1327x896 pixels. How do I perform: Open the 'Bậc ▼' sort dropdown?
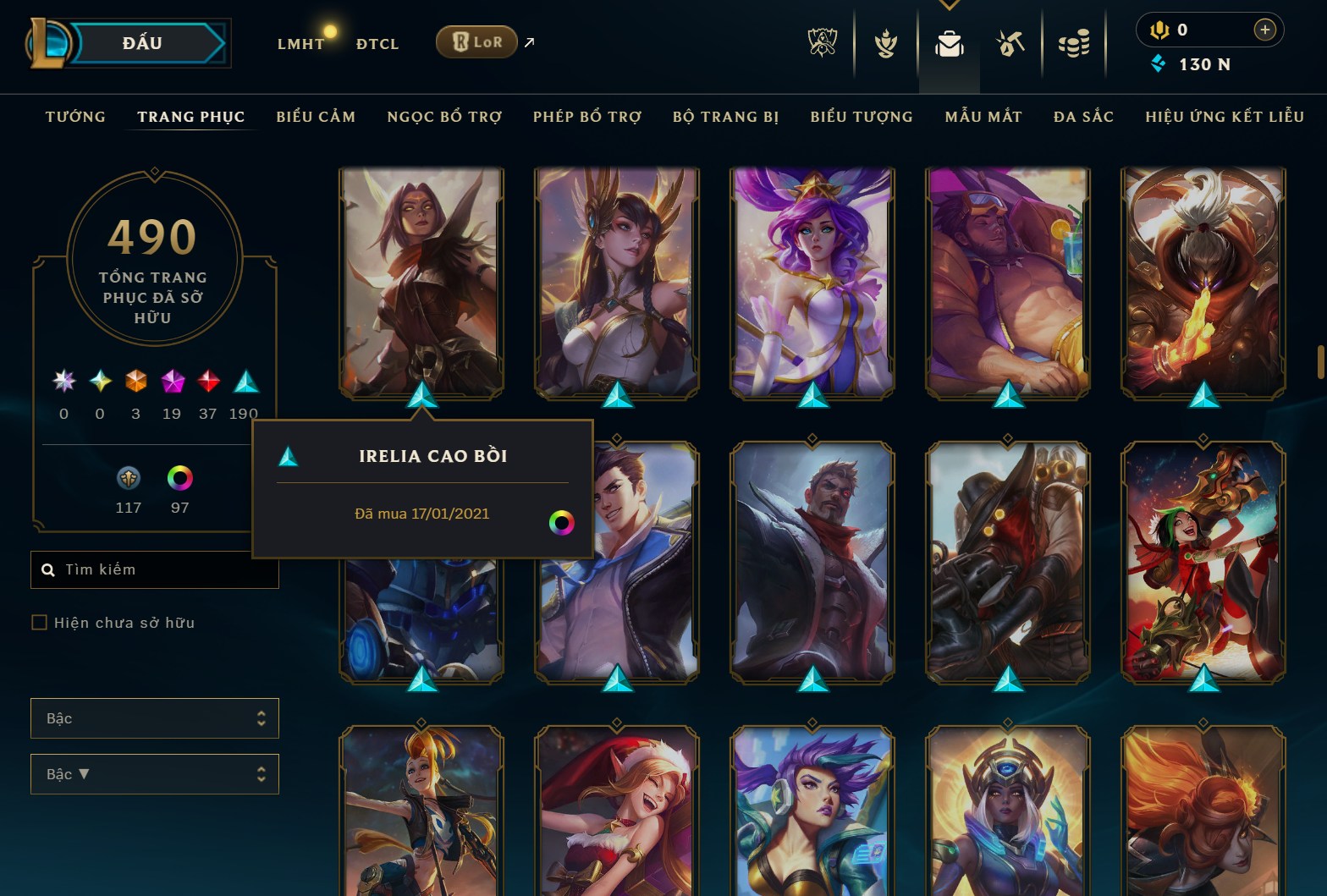coord(155,774)
